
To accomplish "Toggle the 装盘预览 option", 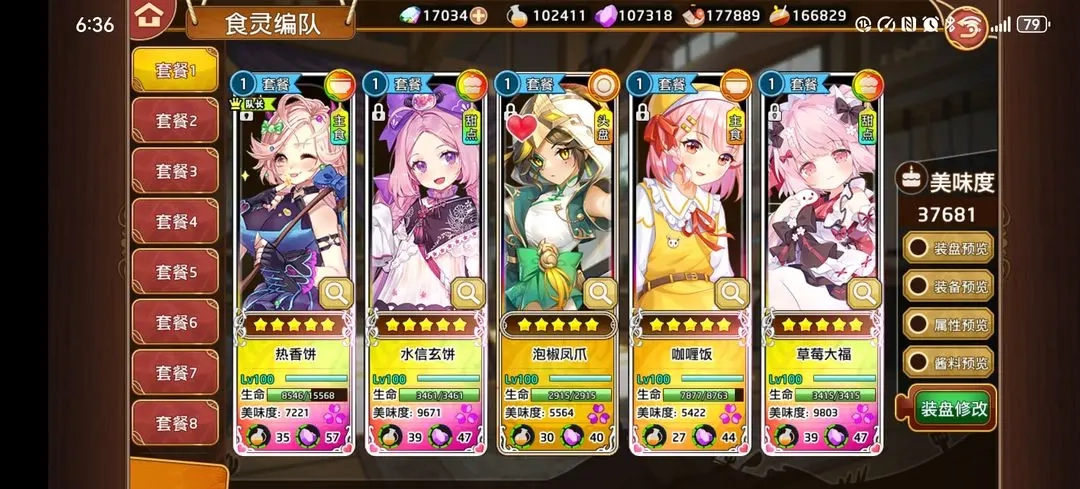I will tap(948, 247).
